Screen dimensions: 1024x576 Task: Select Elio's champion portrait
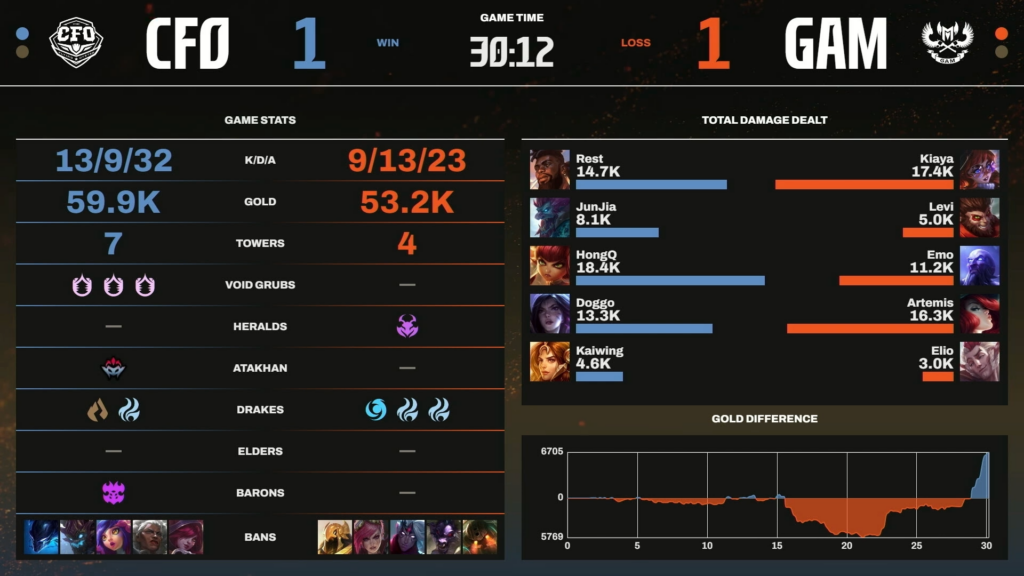point(979,362)
